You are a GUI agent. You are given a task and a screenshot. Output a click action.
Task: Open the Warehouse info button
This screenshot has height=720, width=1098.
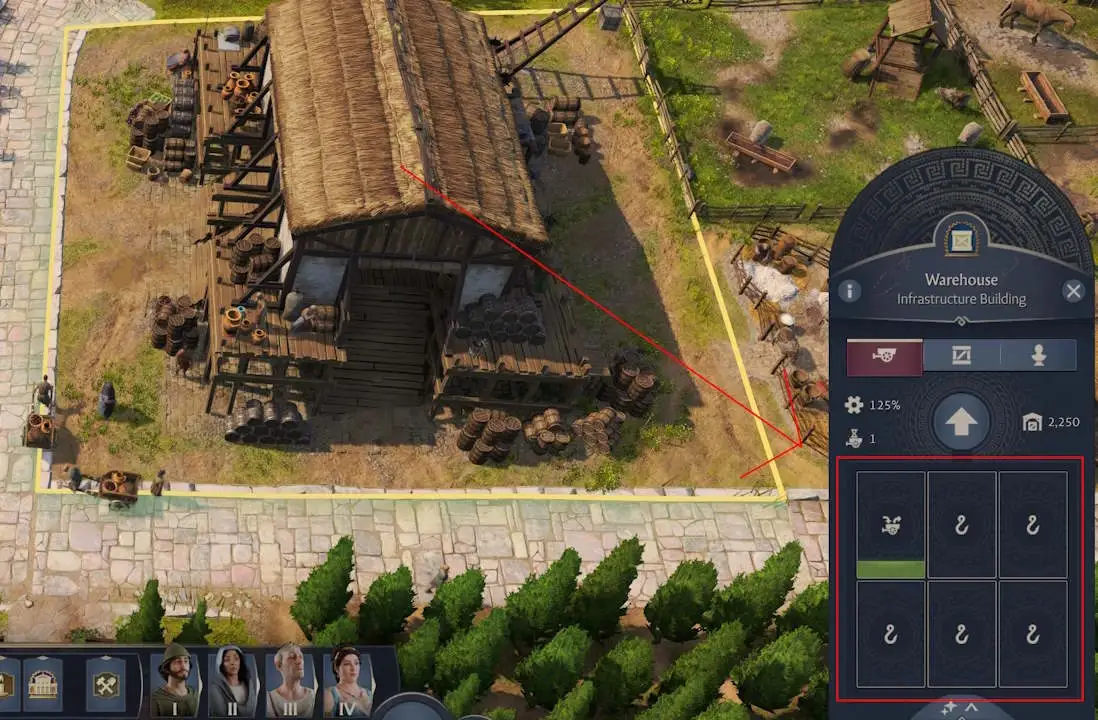coord(849,291)
